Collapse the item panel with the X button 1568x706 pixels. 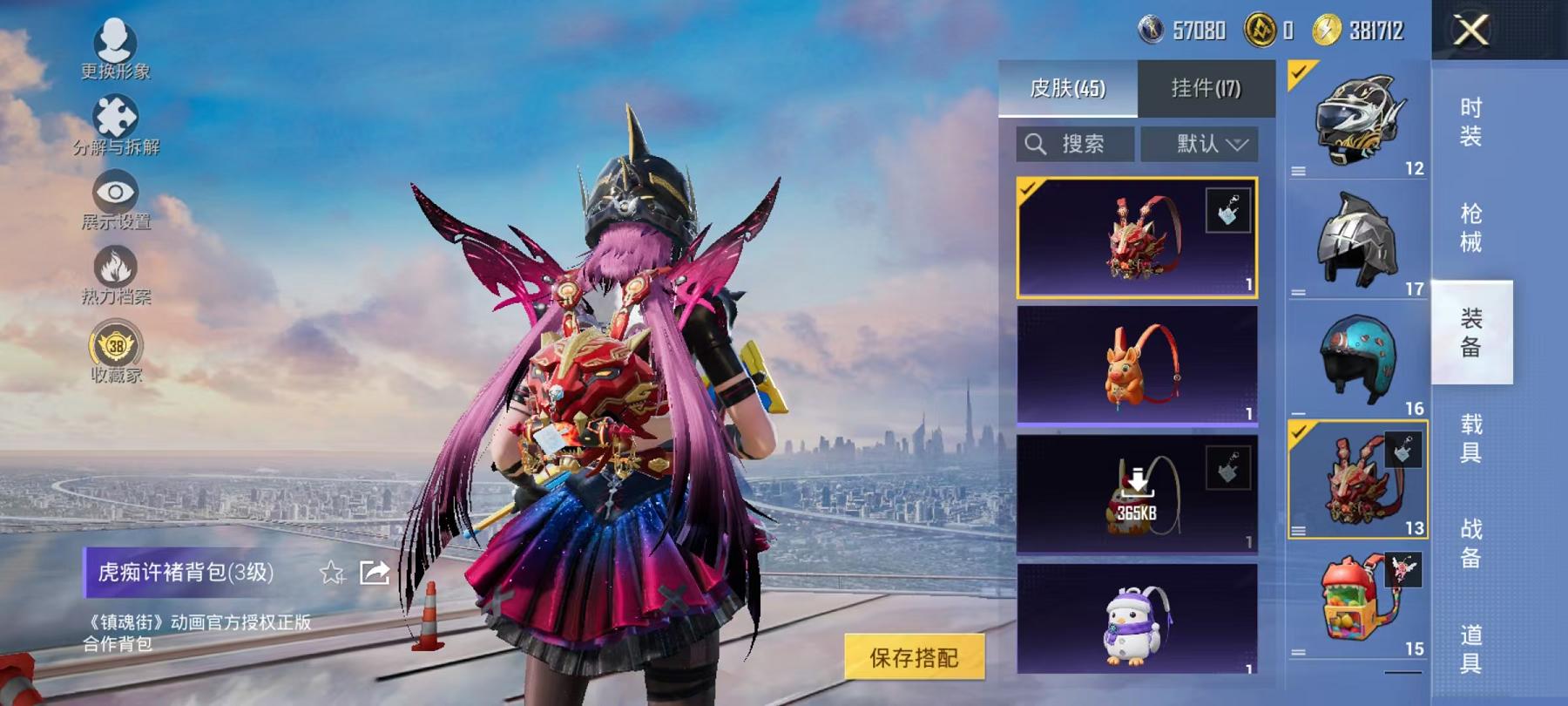[1471, 31]
